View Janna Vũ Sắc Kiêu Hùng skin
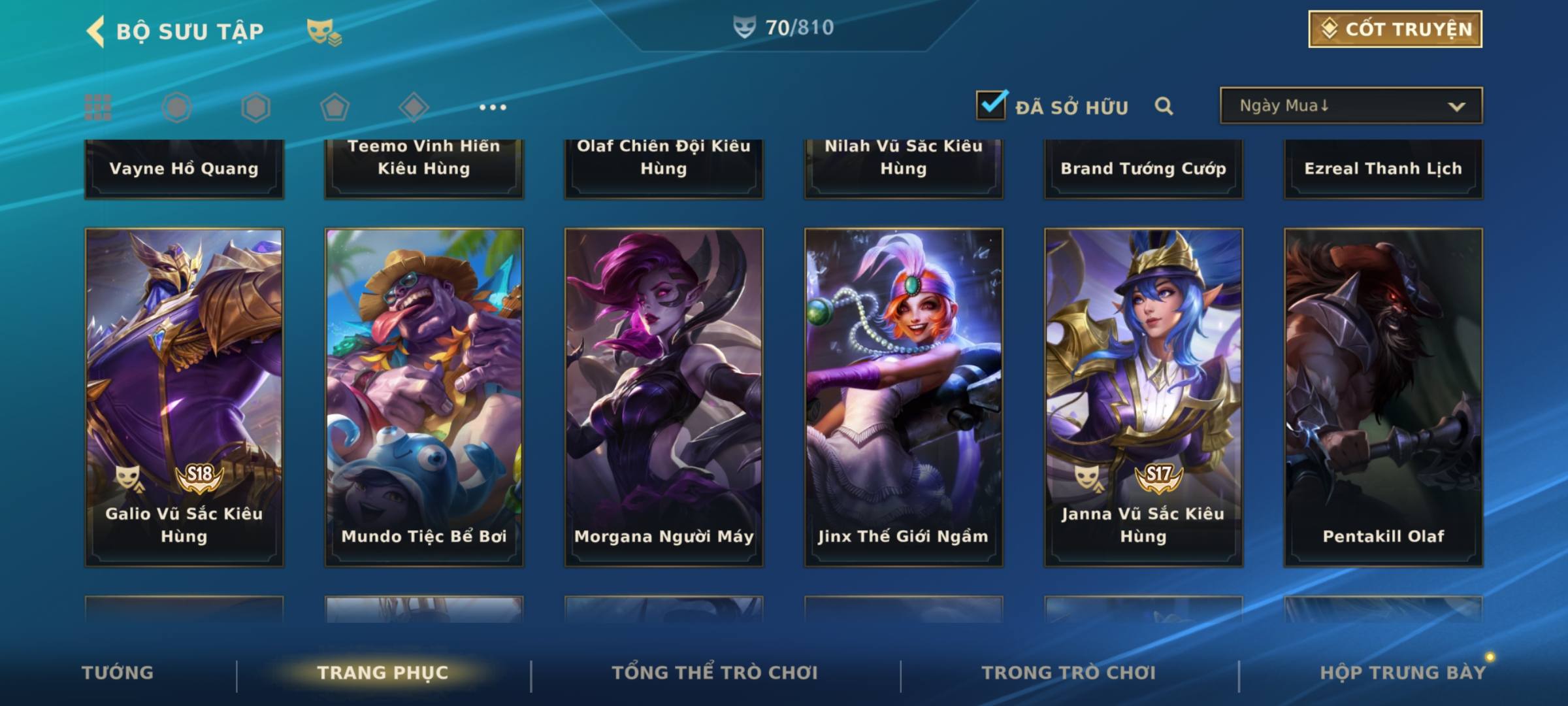The width and height of the screenshot is (1568, 706). tap(1143, 397)
